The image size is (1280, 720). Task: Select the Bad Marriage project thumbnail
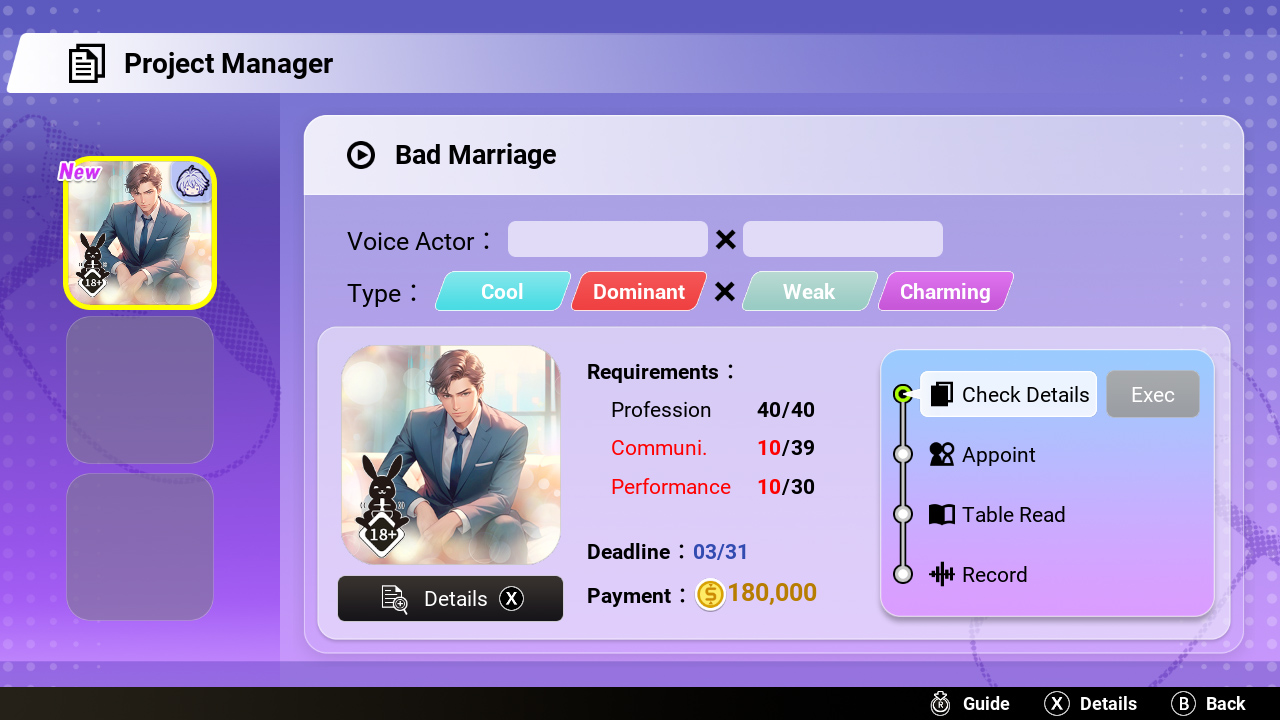click(x=139, y=232)
